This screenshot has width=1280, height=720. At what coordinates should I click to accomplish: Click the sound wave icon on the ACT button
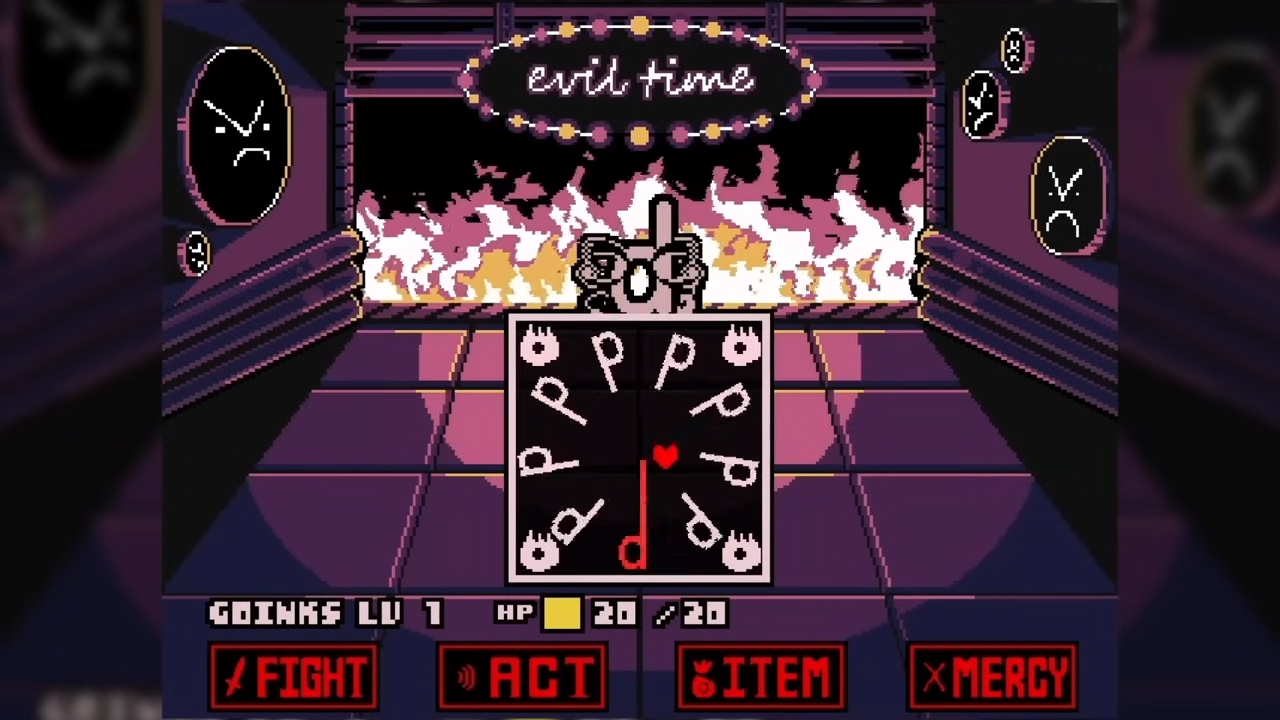[466, 678]
